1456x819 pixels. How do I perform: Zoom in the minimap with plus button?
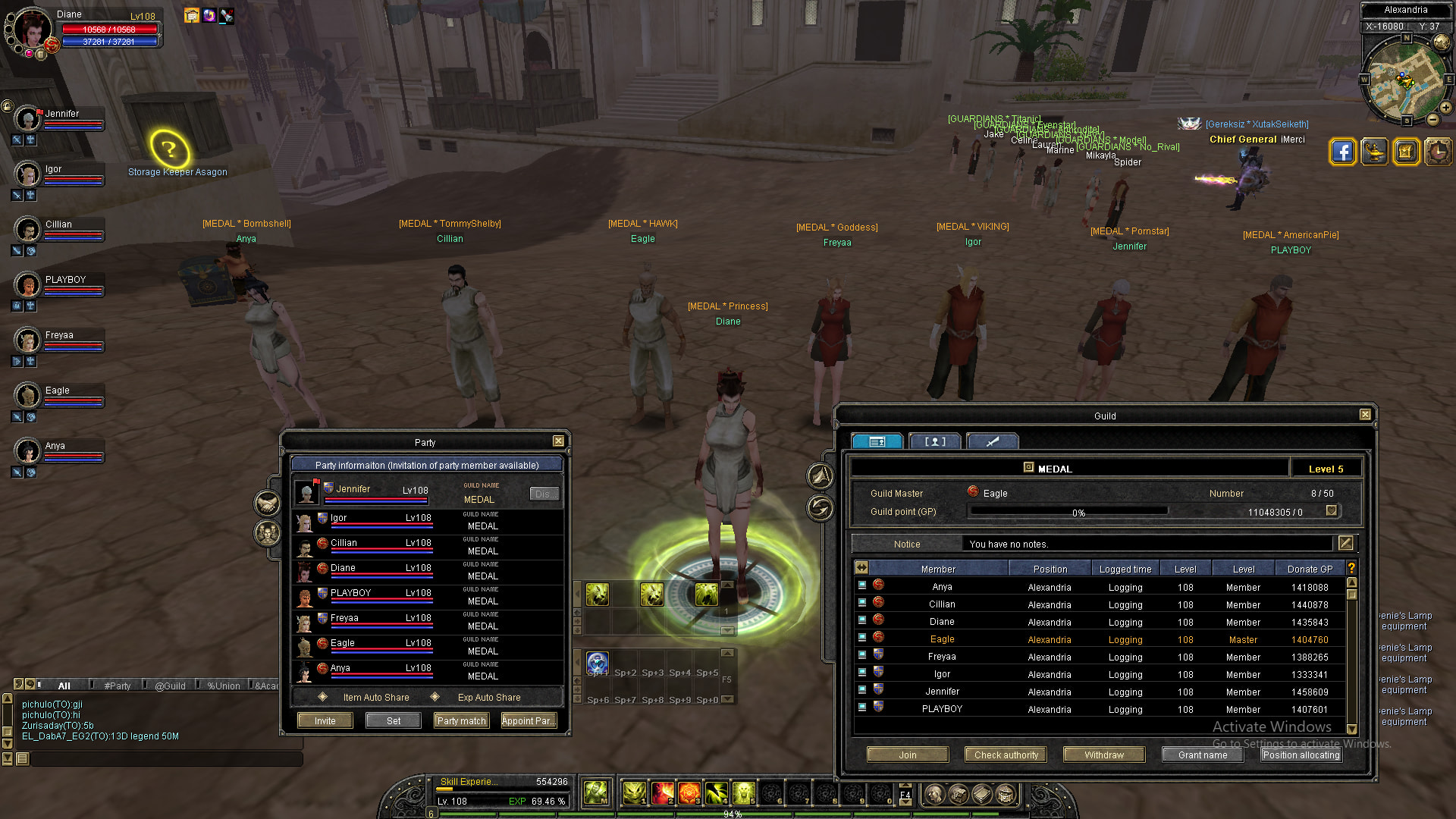click(1446, 108)
